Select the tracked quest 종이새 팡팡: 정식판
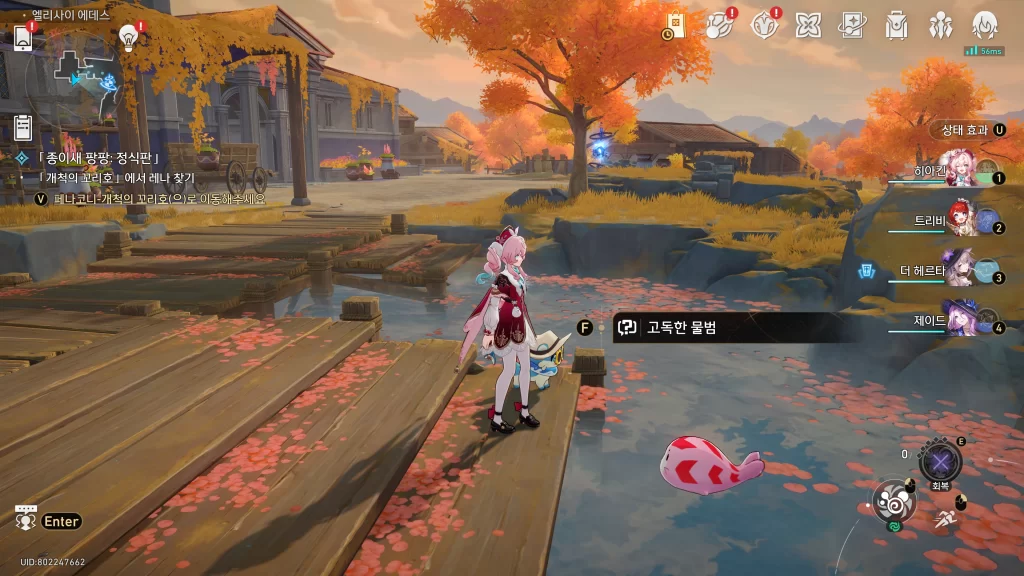This screenshot has width=1024, height=576. (98, 158)
